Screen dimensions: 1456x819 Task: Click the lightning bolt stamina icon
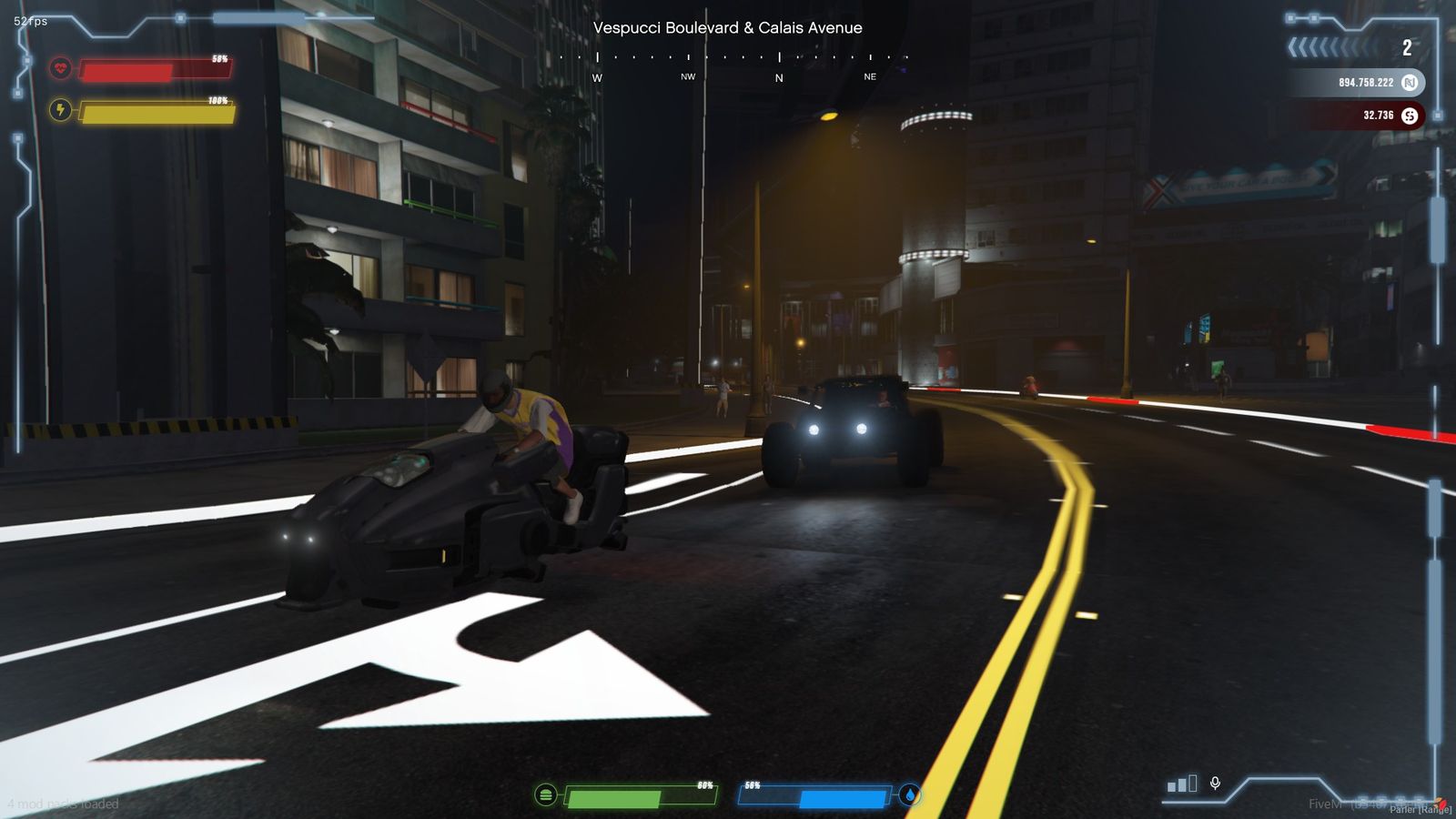[60, 111]
